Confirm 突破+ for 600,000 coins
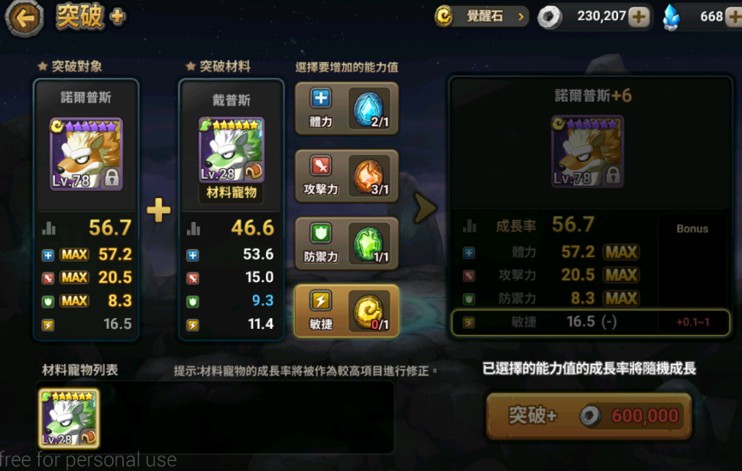The image size is (742, 471). click(x=588, y=415)
